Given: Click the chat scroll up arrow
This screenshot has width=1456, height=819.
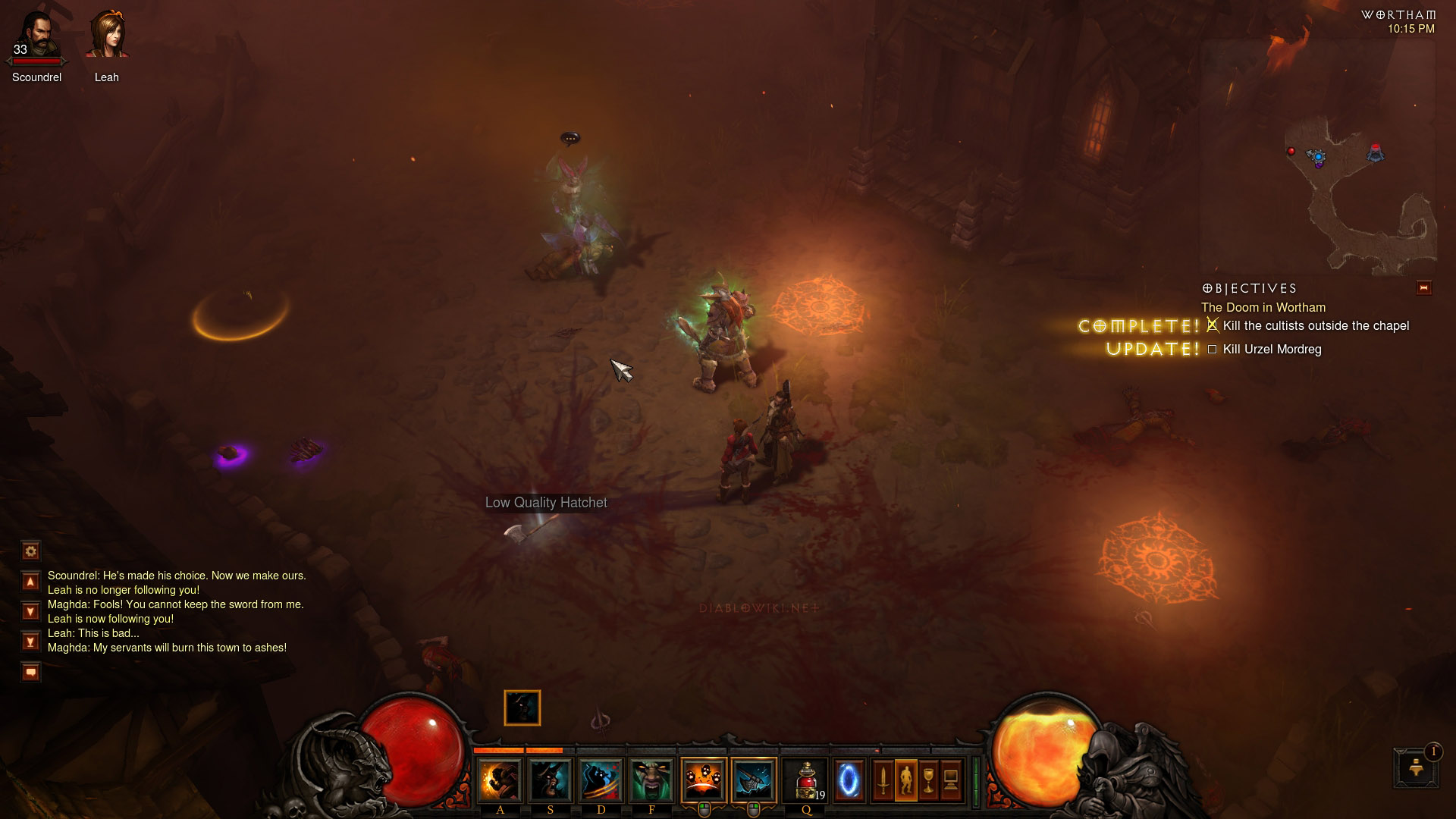Looking at the screenshot, I should 30,582.
